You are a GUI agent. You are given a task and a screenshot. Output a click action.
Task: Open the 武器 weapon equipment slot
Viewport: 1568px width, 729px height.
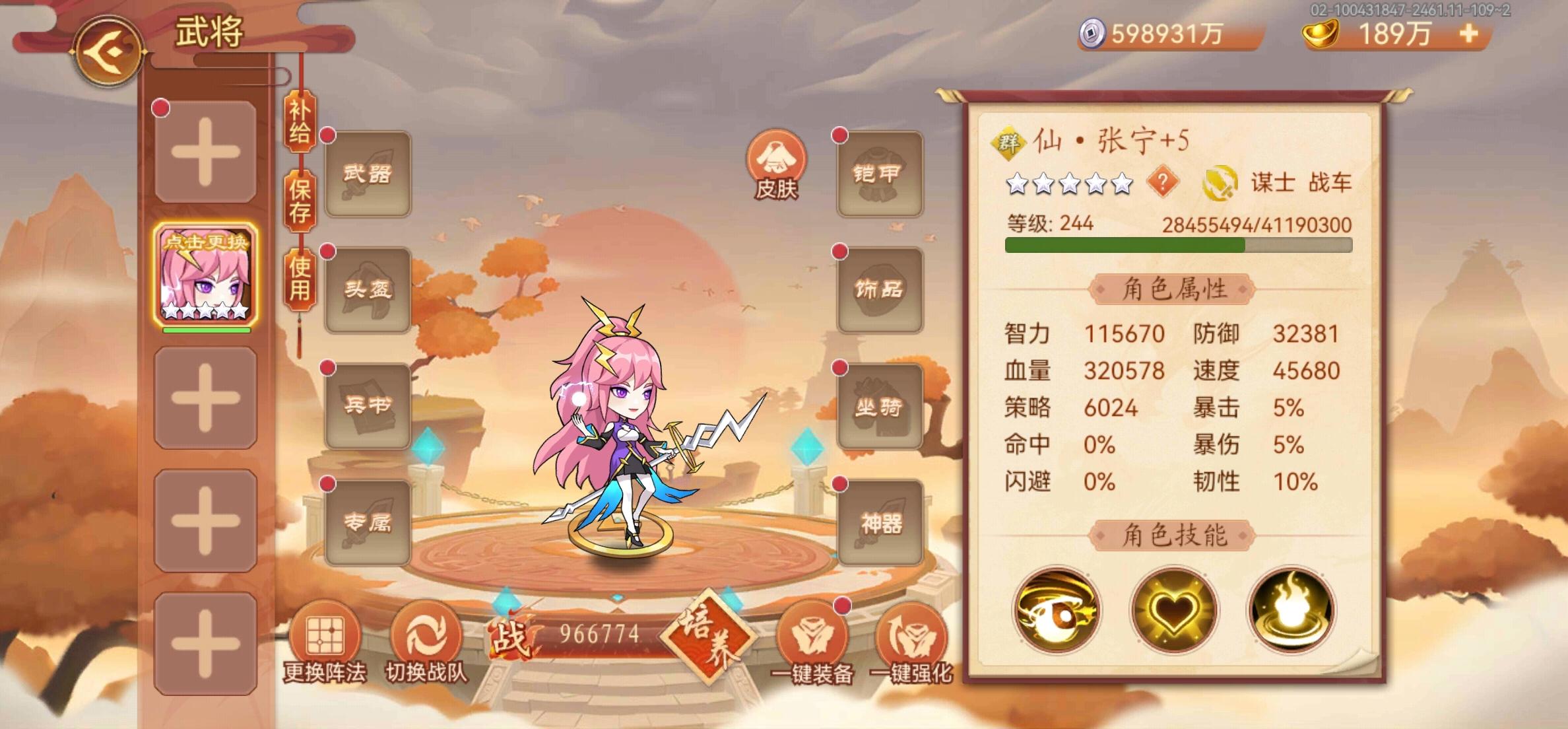pyautogui.click(x=367, y=173)
